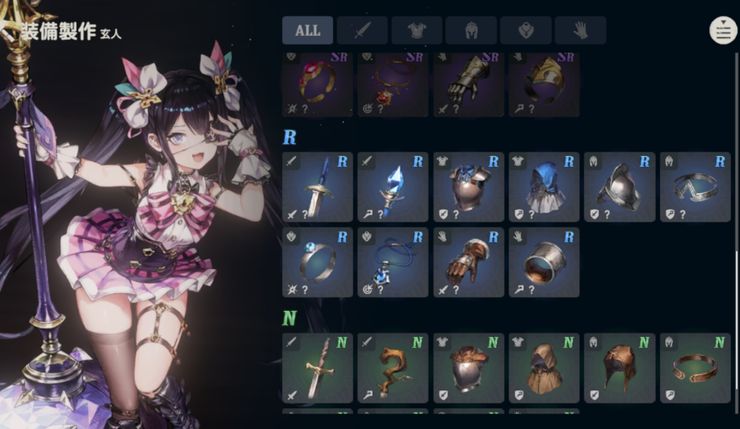Show only body armor with the chestplate tab
Screen dimensions: 740x429
tap(417, 30)
